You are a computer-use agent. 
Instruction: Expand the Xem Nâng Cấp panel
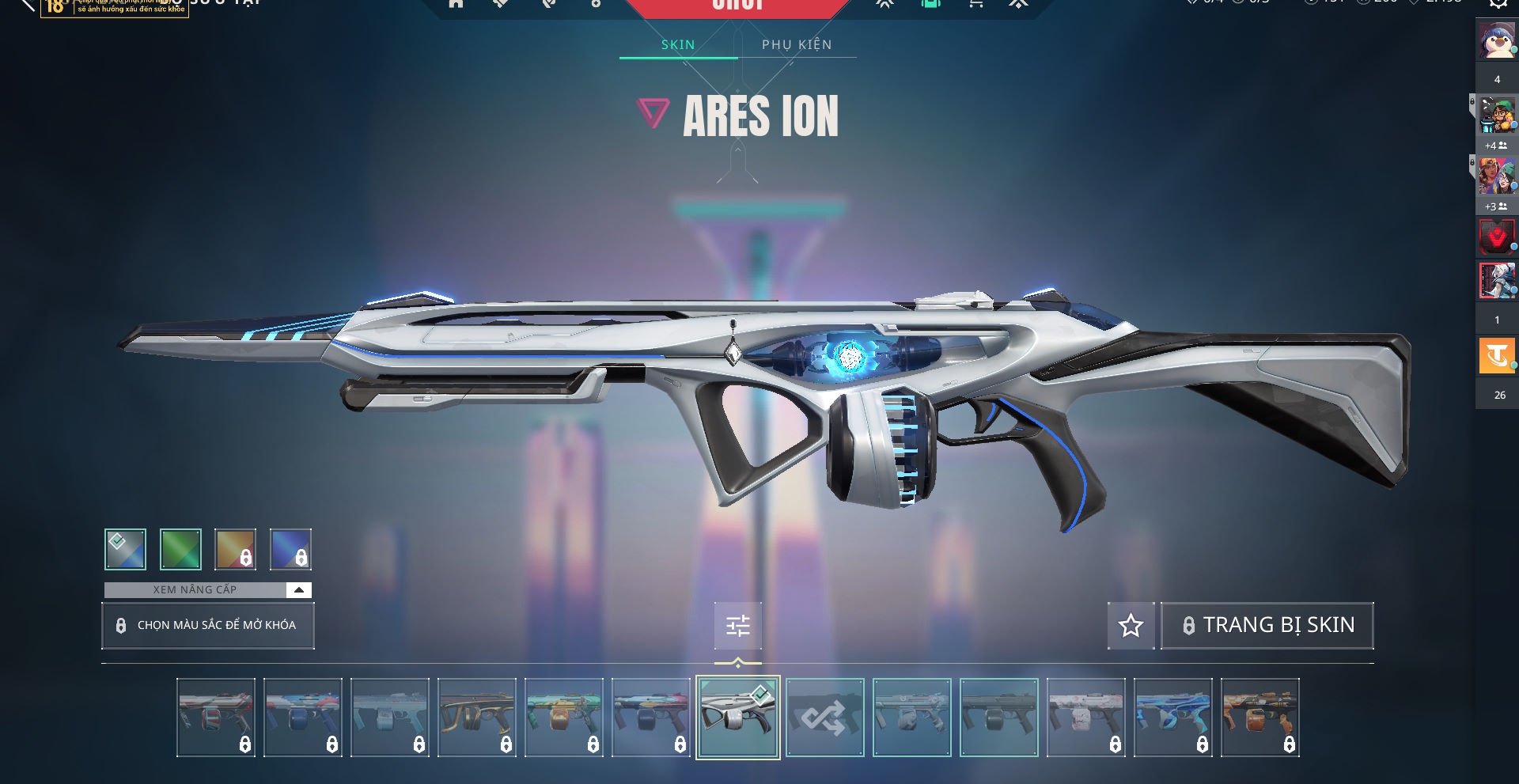pos(298,589)
